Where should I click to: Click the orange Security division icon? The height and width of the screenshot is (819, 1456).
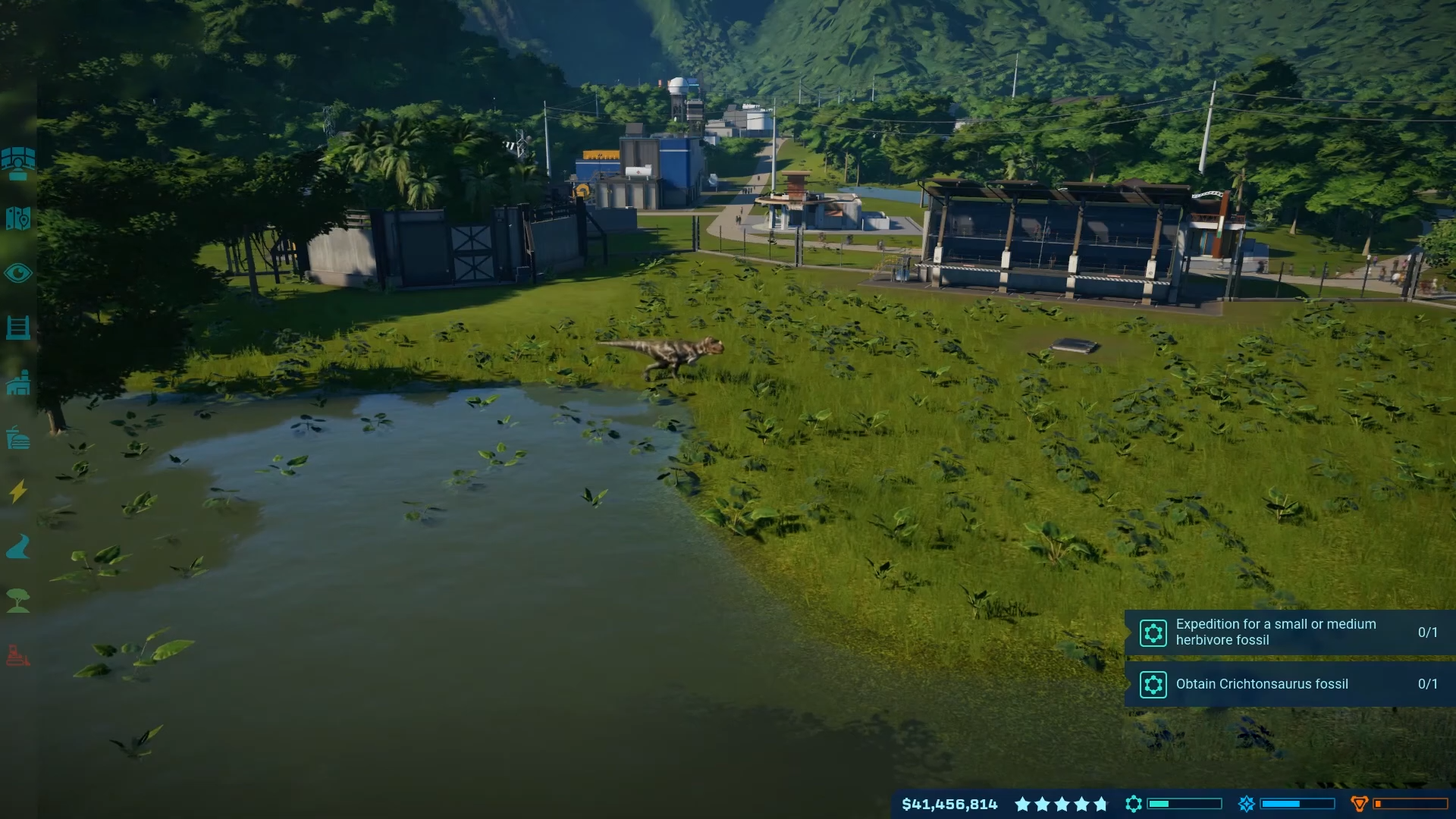(1359, 804)
